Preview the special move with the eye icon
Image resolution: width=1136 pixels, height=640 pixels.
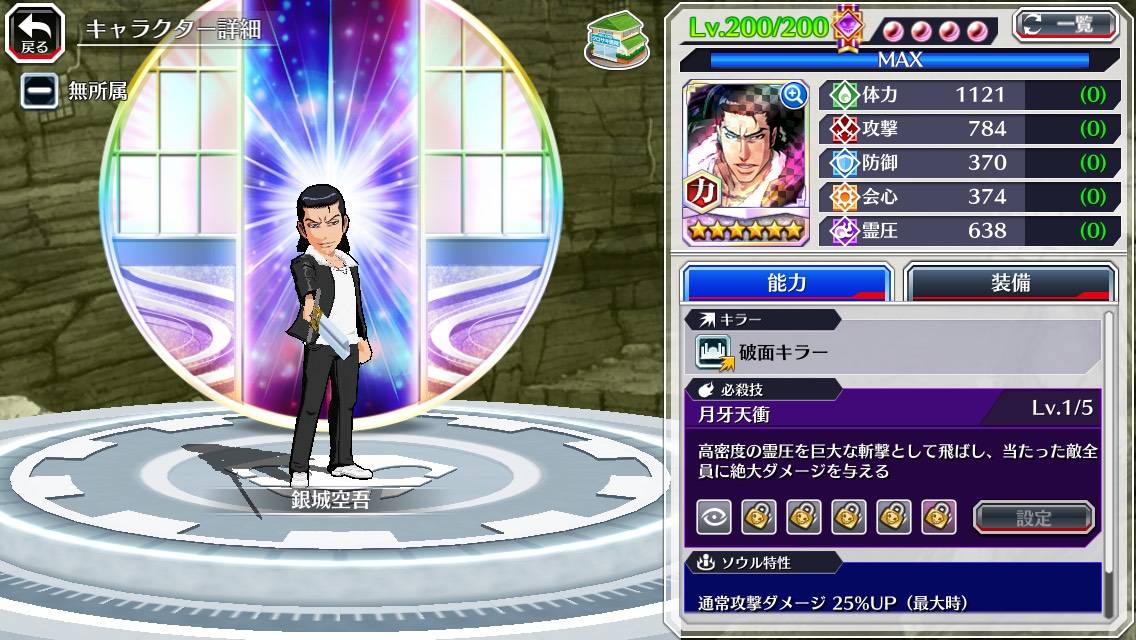click(x=713, y=517)
